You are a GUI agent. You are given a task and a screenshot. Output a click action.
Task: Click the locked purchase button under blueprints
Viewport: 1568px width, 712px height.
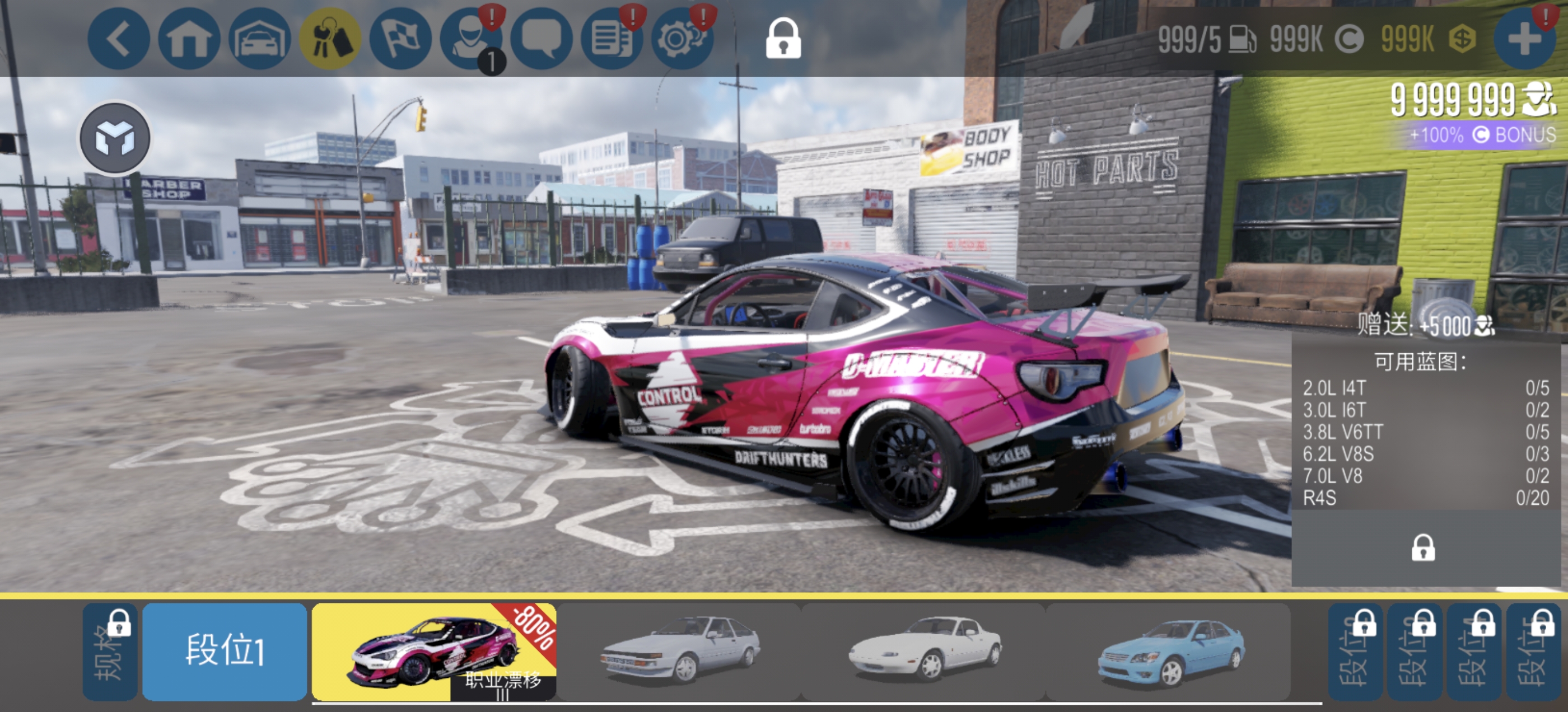[1422, 547]
